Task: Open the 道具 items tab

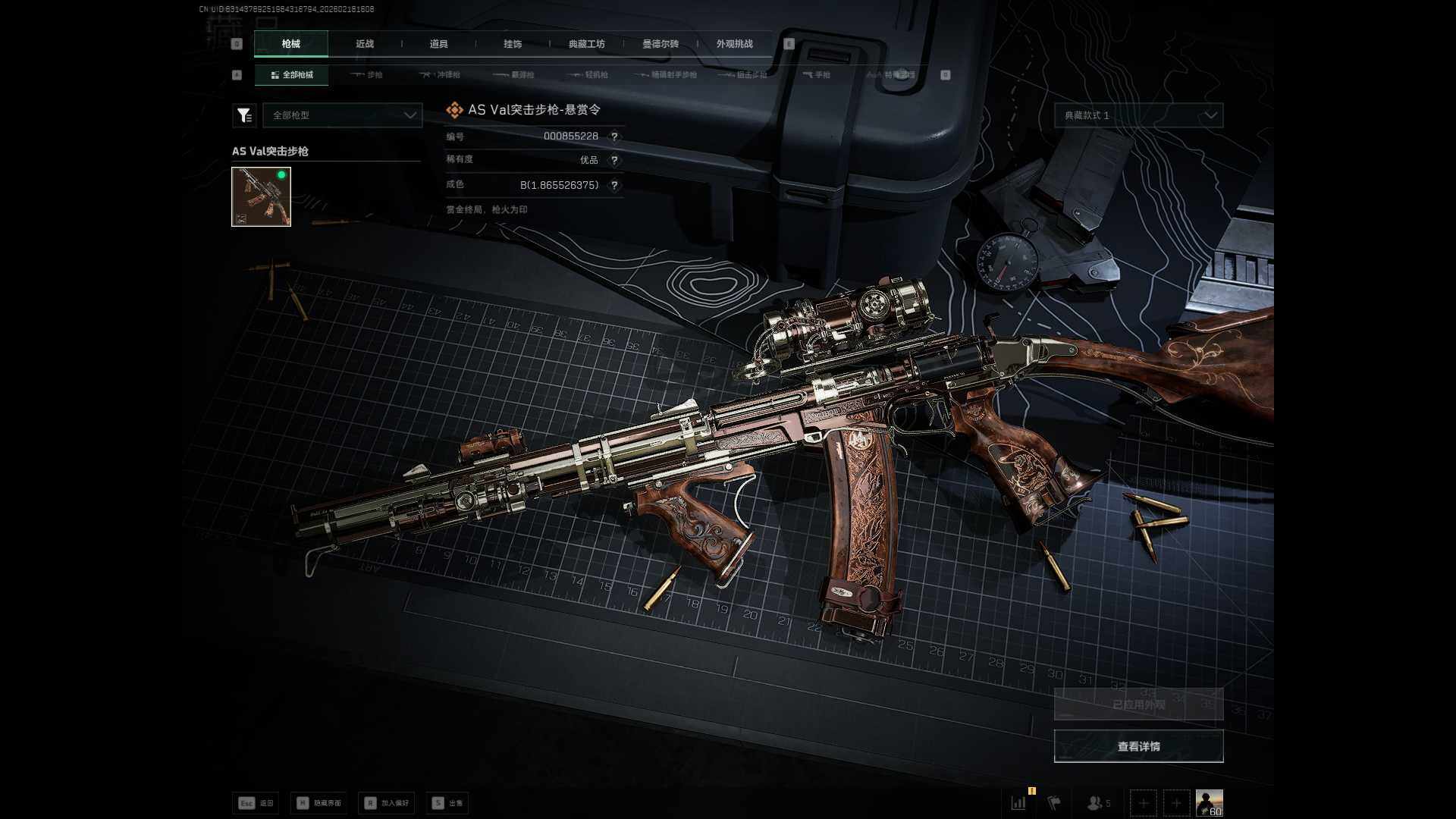Action: point(438,44)
